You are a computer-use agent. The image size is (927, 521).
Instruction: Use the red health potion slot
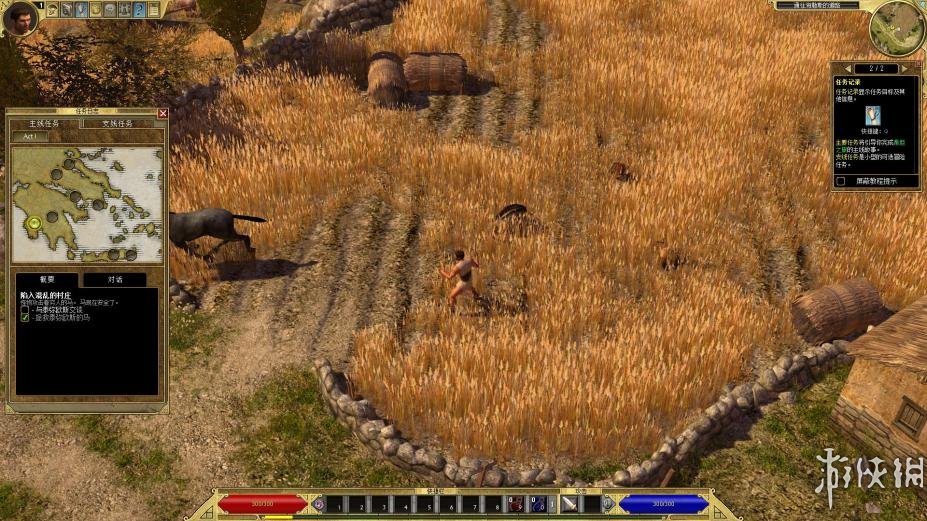[x=516, y=505]
